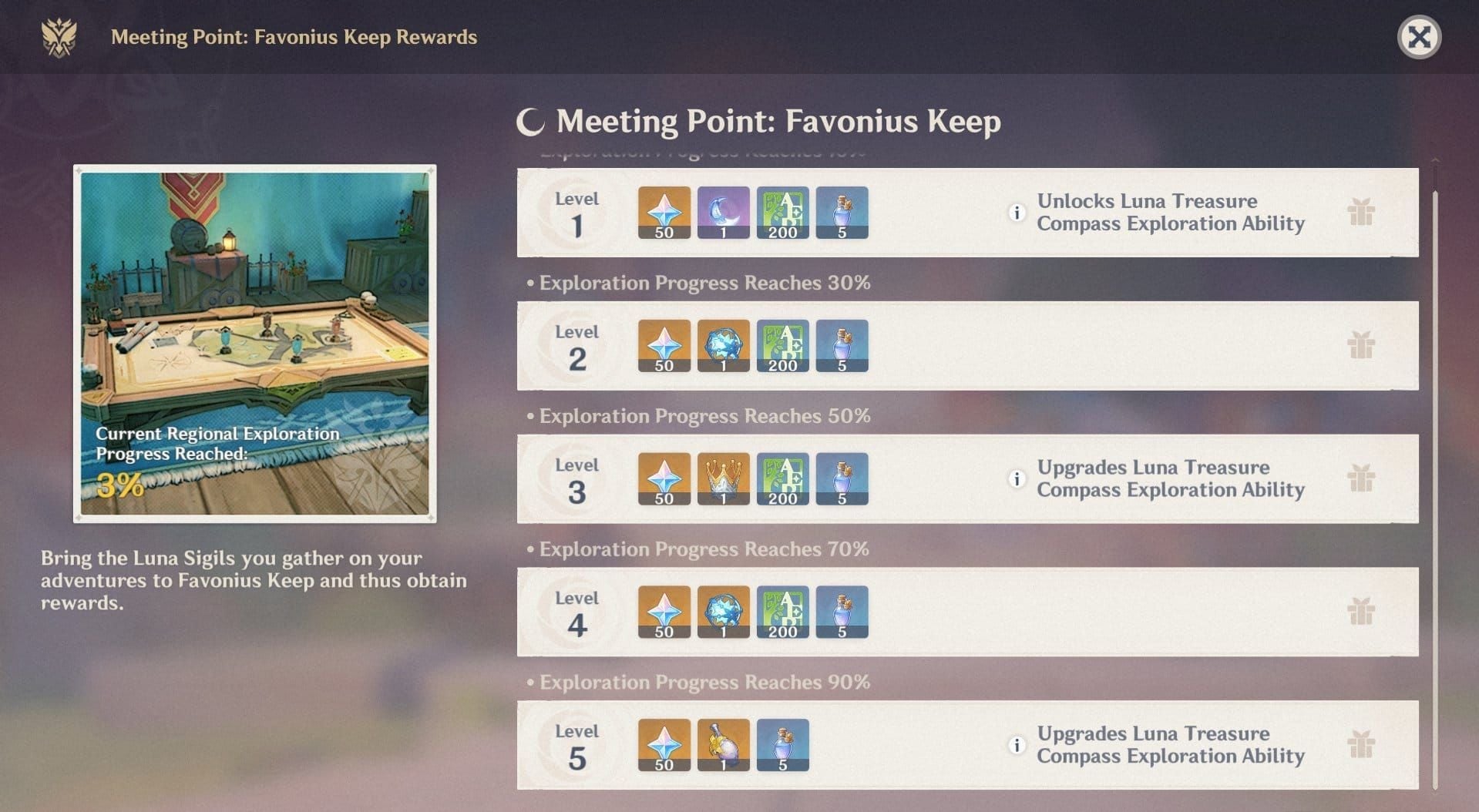The image size is (1479, 812).
Task: Click the crown item icon in Level 3
Action: 723,478
